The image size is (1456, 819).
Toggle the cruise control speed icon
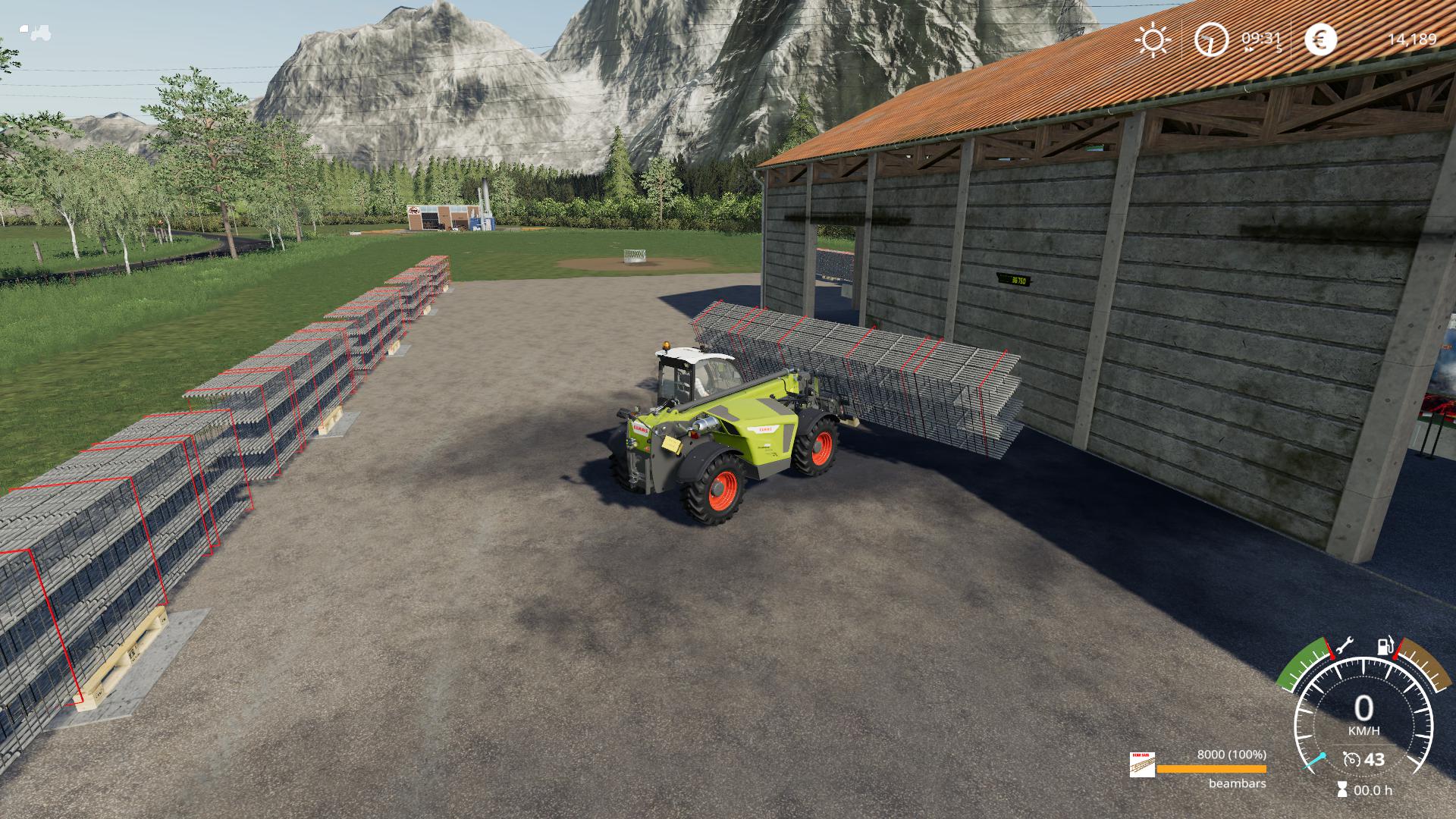tap(1351, 759)
